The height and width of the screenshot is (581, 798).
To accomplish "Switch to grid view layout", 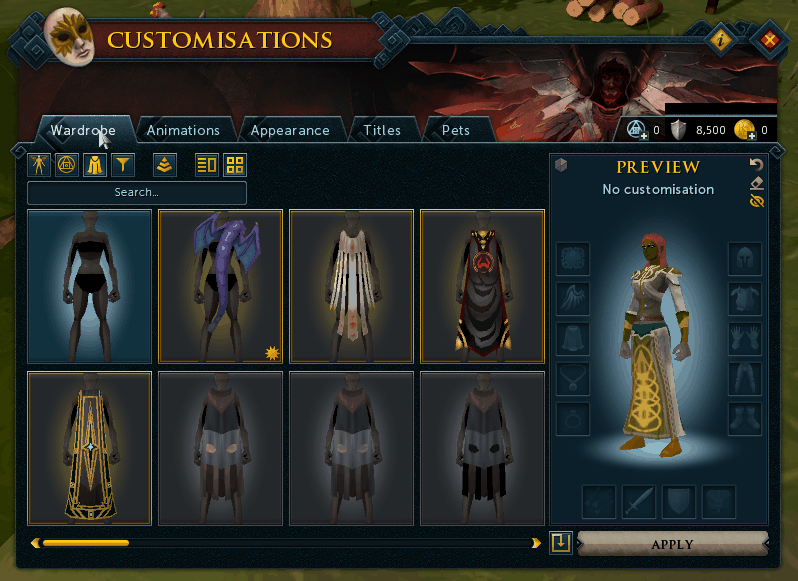I will click(234, 164).
